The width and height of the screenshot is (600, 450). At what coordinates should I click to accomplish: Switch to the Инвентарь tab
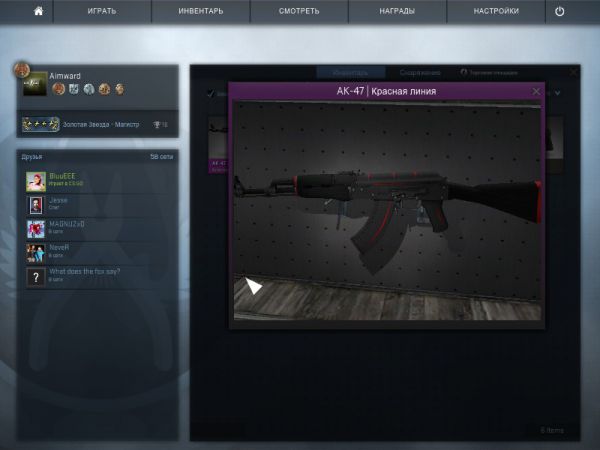(350, 72)
